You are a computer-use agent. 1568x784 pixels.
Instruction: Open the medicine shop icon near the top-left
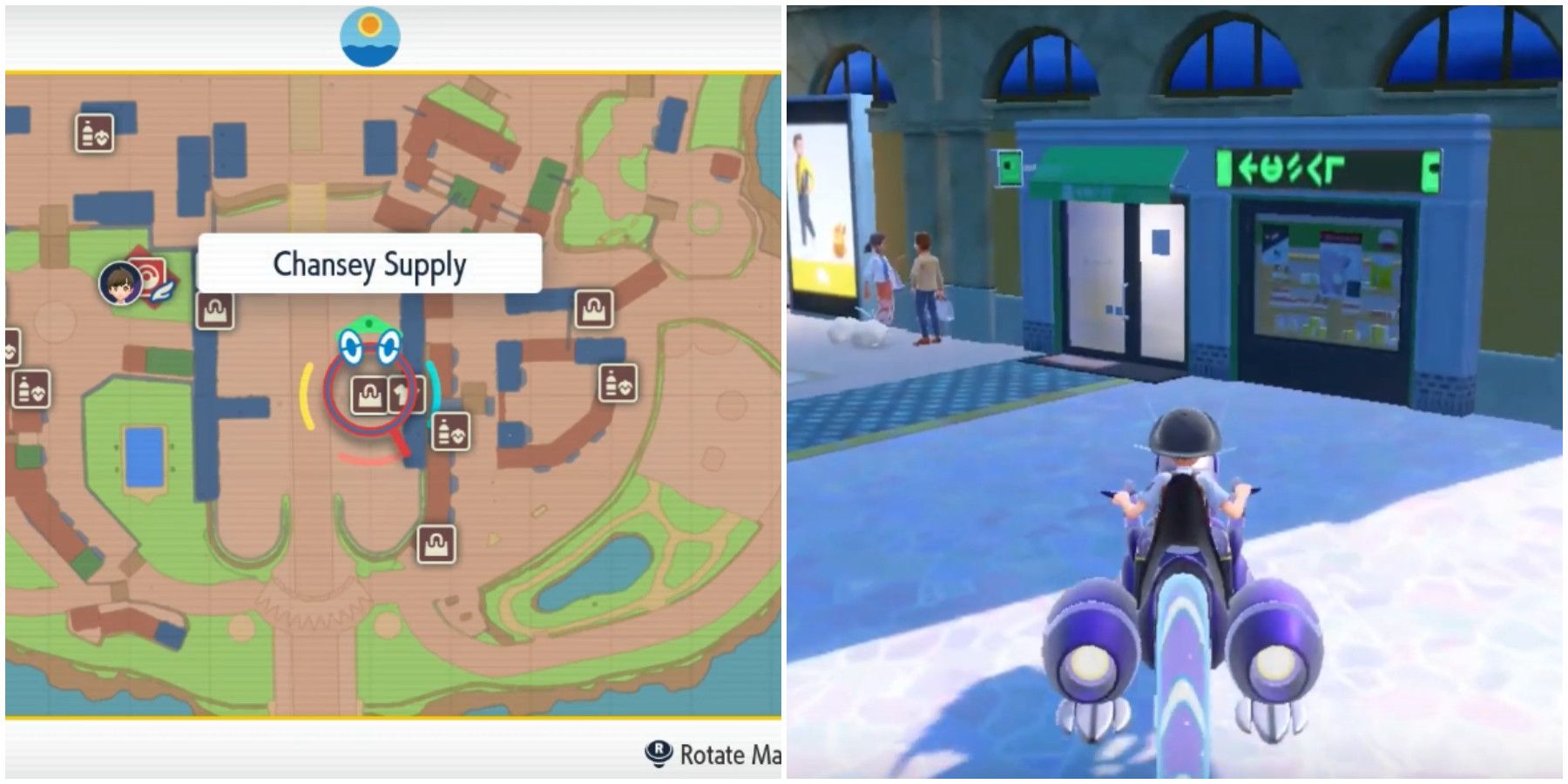91,131
